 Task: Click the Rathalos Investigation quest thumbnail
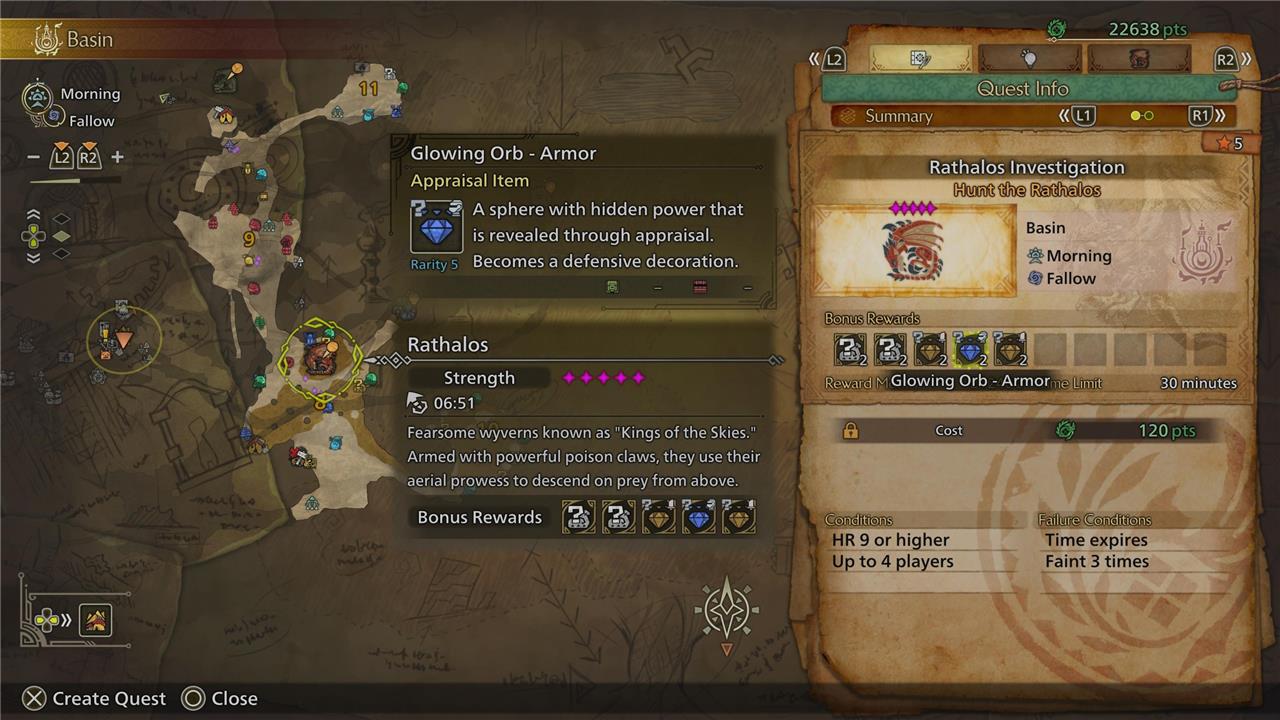[914, 250]
